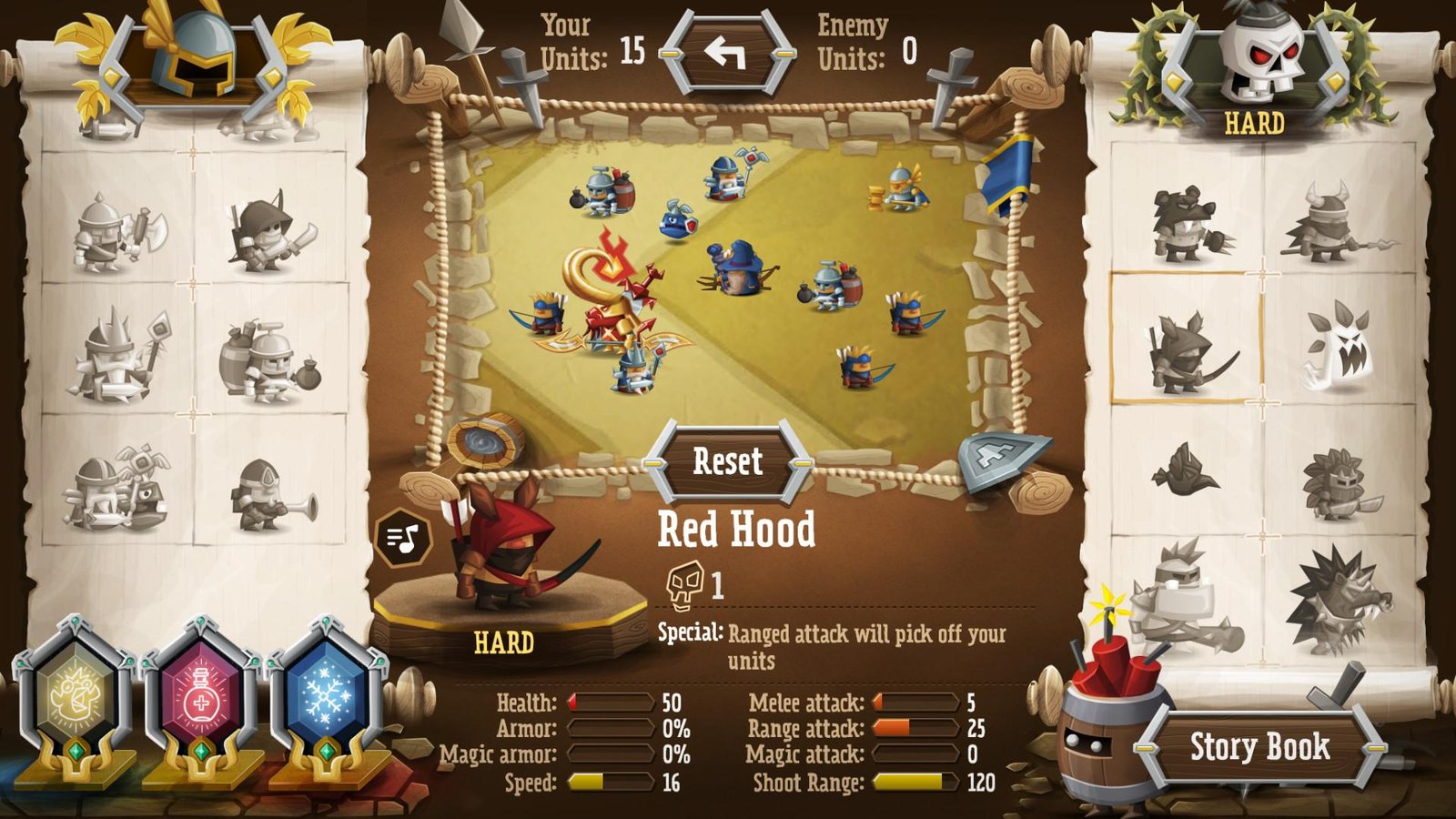Open the Story Book
Screen dimensions: 1456x819
[1259, 747]
